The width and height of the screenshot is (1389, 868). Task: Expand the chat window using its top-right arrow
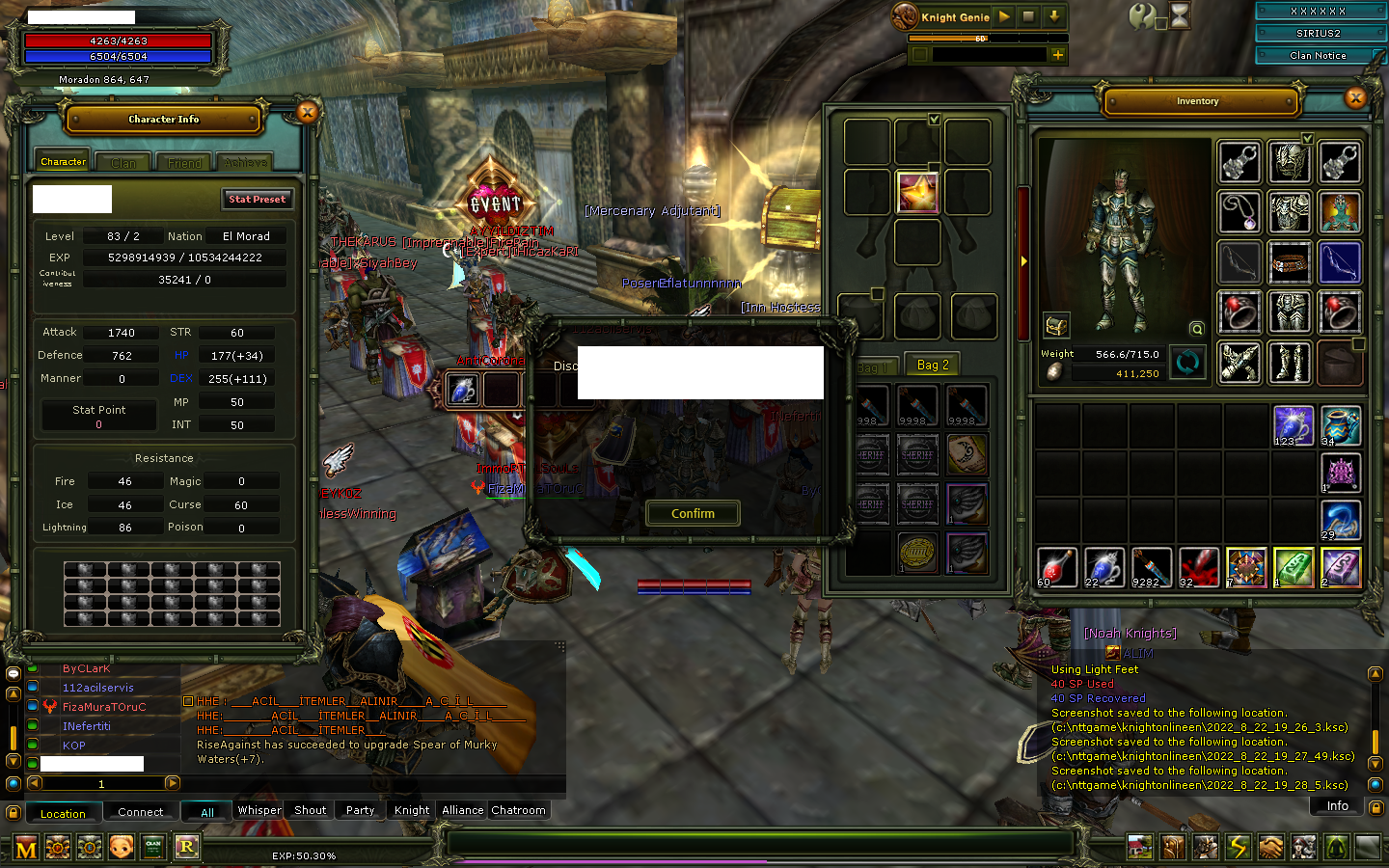click(x=560, y=645)
